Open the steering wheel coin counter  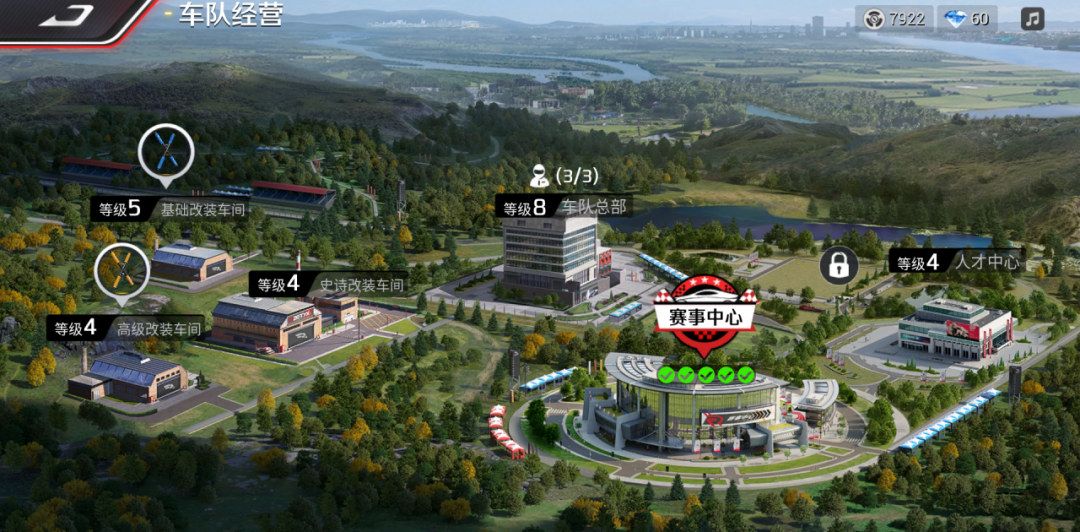(x=894, y=19)
